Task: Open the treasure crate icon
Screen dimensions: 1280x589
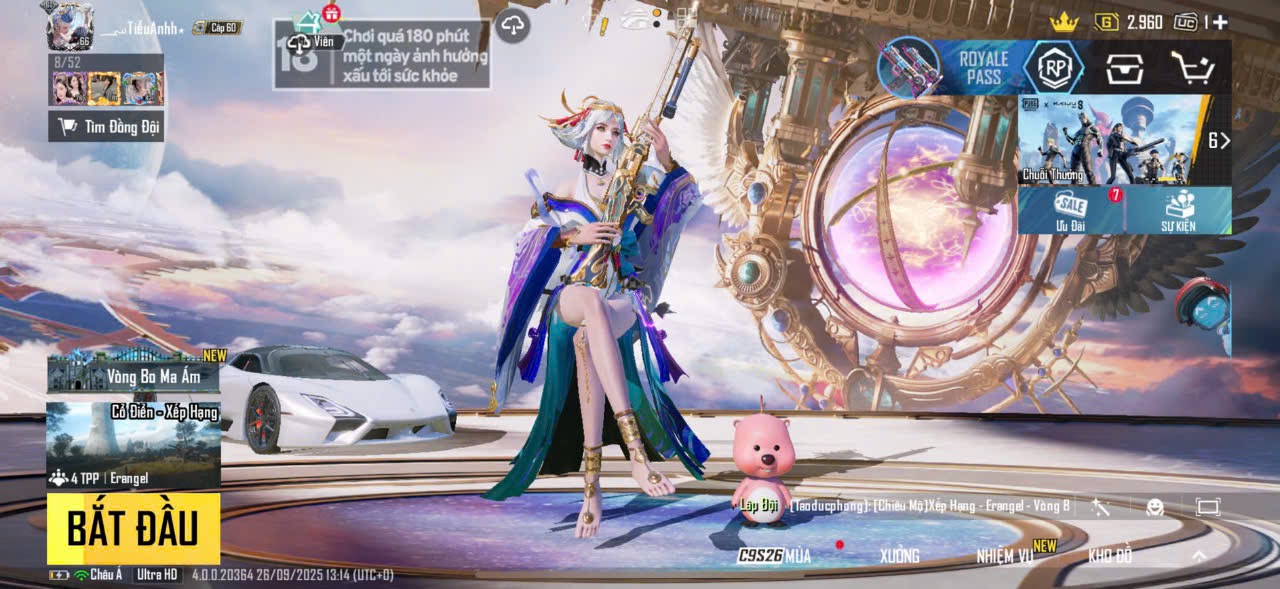Action: pos(1124,68)
